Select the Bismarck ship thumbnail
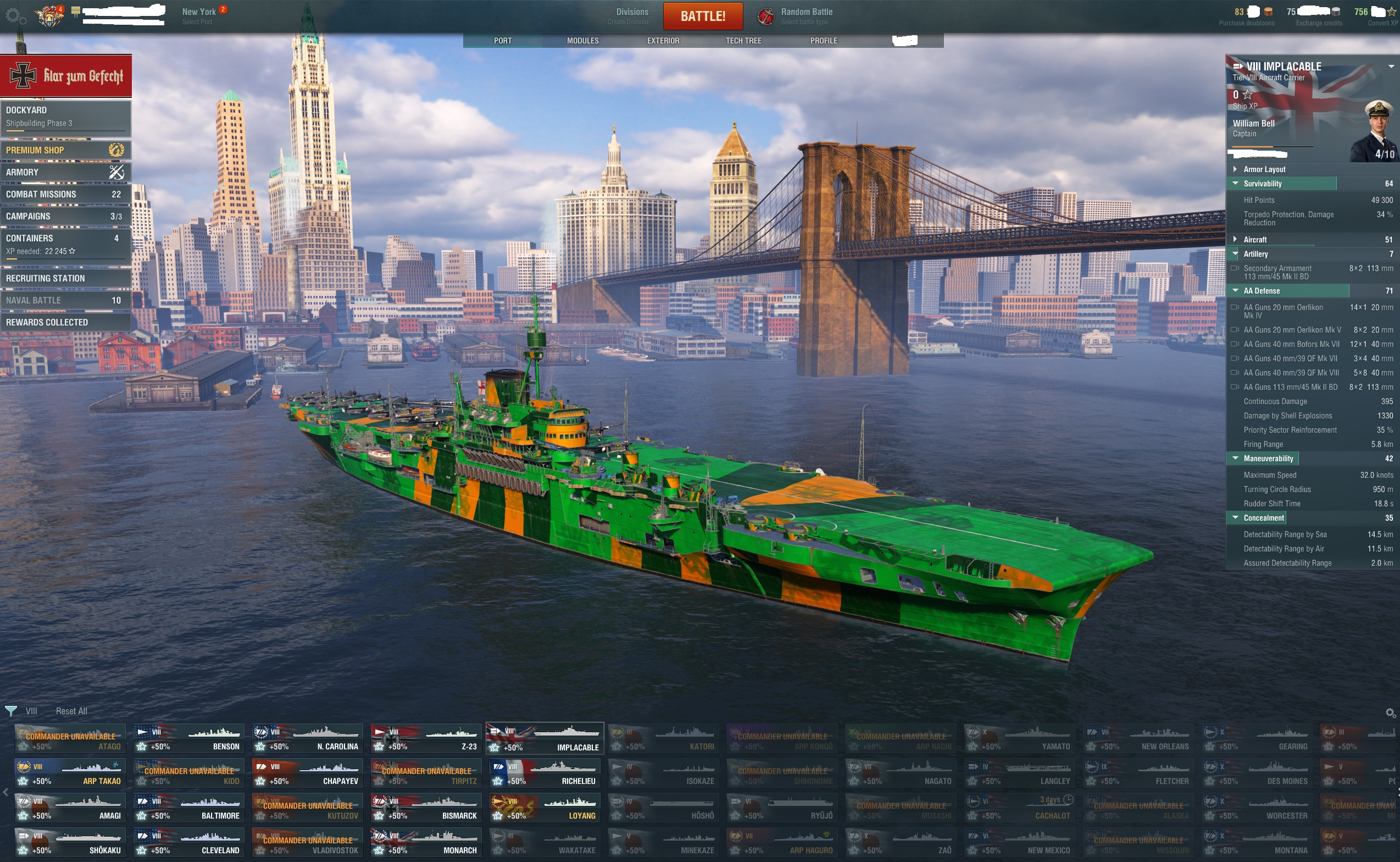This screenshot has height=862, width=1400. pos(425,806)
